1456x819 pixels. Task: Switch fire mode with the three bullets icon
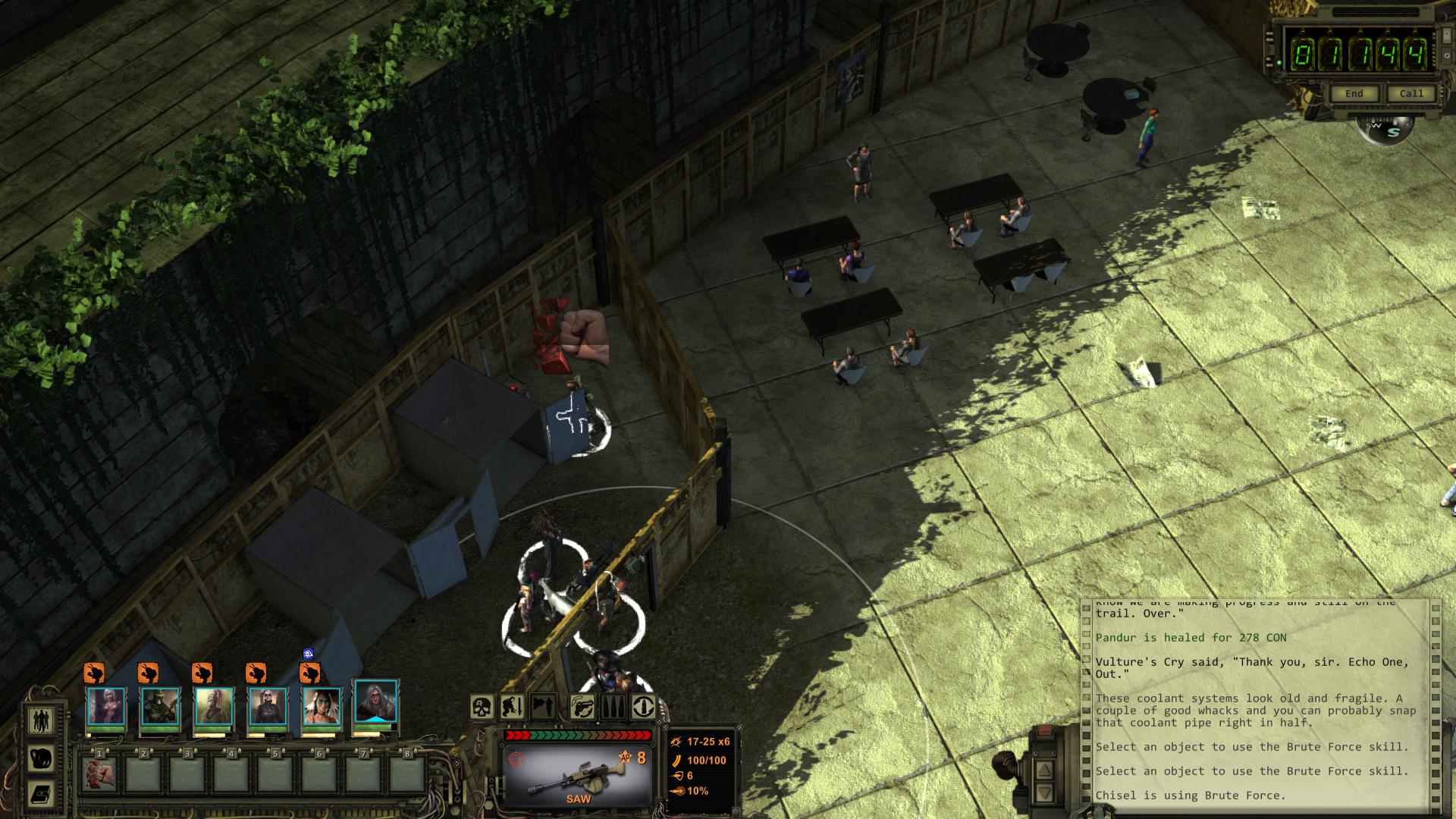coord(613,708)
